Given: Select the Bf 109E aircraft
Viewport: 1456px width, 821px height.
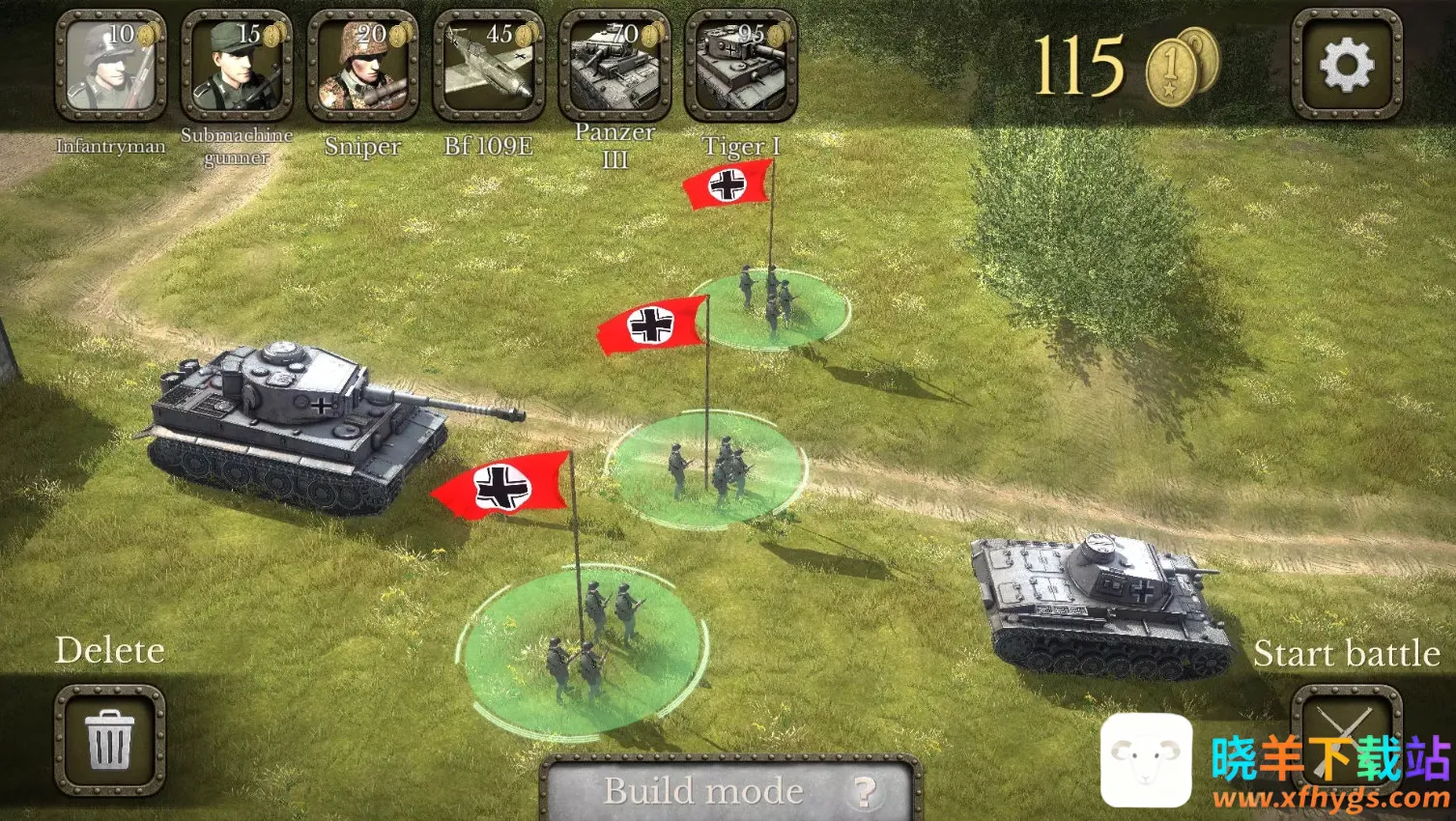Looking at the screenshot, I should coord(489,66).
